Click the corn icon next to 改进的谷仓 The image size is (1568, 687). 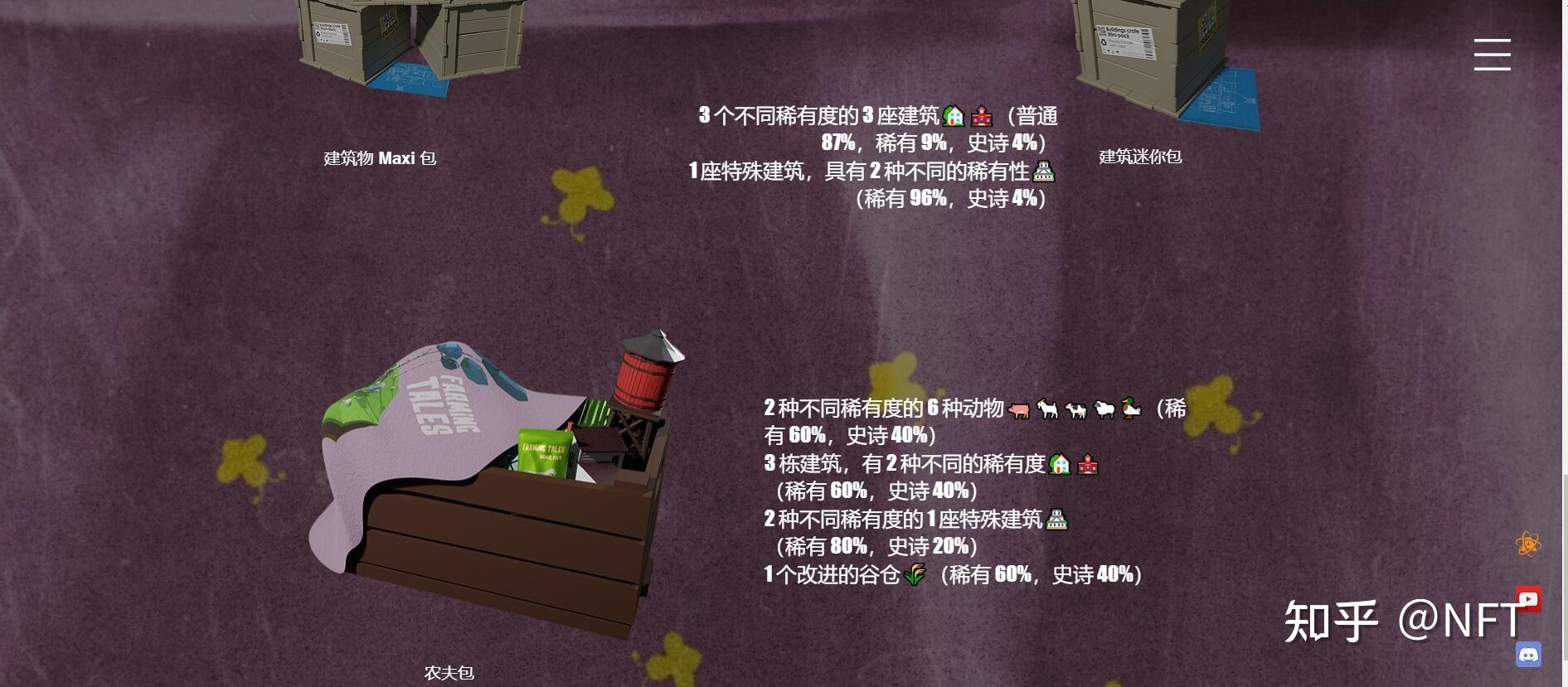point(915,573)
